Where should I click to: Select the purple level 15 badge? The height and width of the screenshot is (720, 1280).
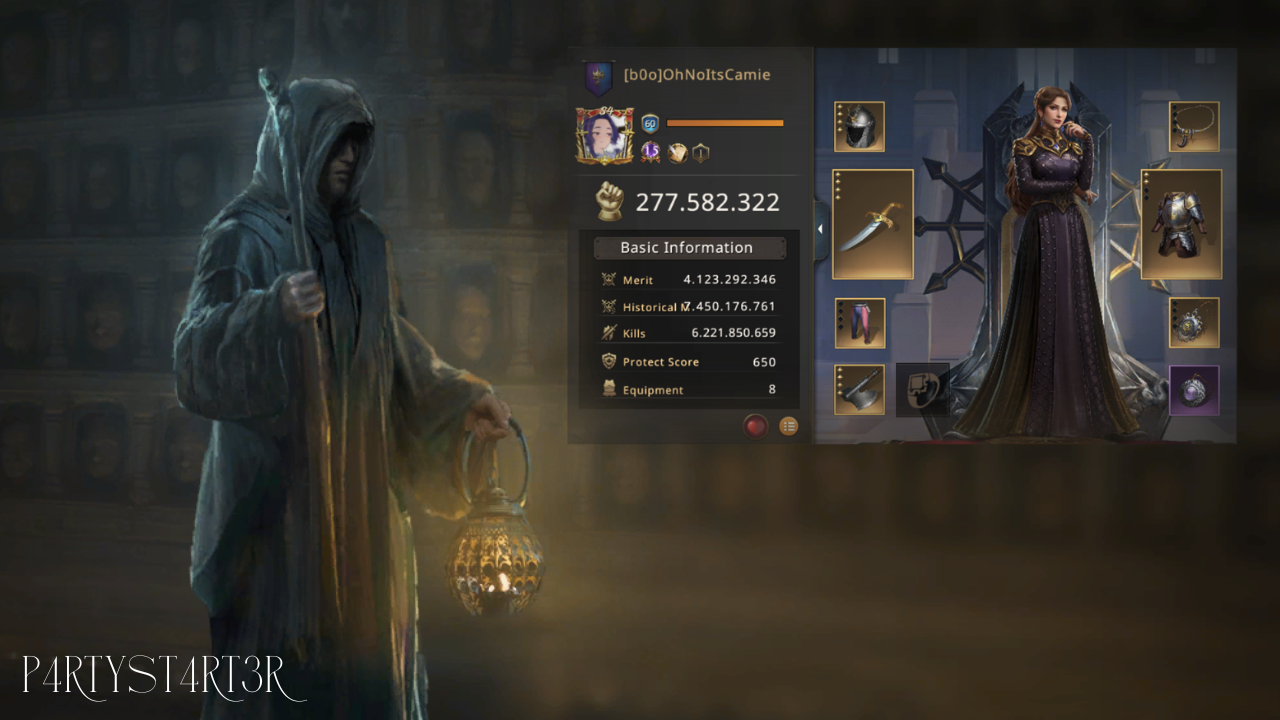click(x=650, y=153)
